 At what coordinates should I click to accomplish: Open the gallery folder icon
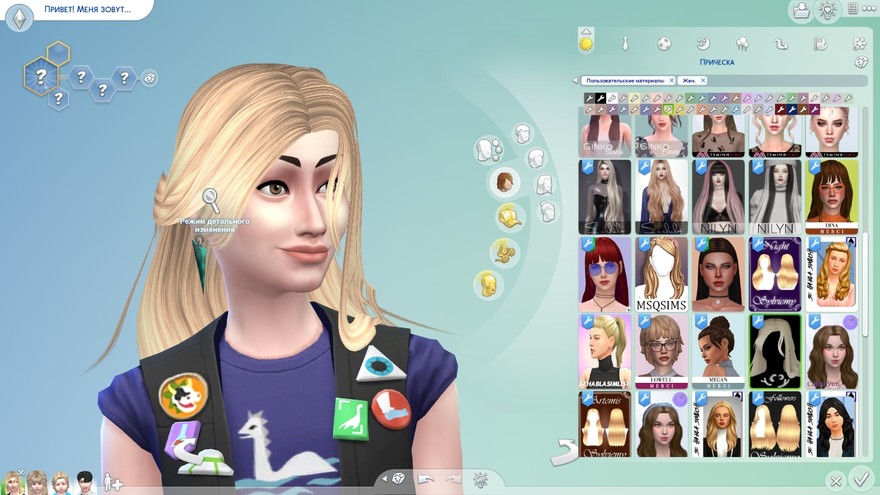click(x=800, y=11)
